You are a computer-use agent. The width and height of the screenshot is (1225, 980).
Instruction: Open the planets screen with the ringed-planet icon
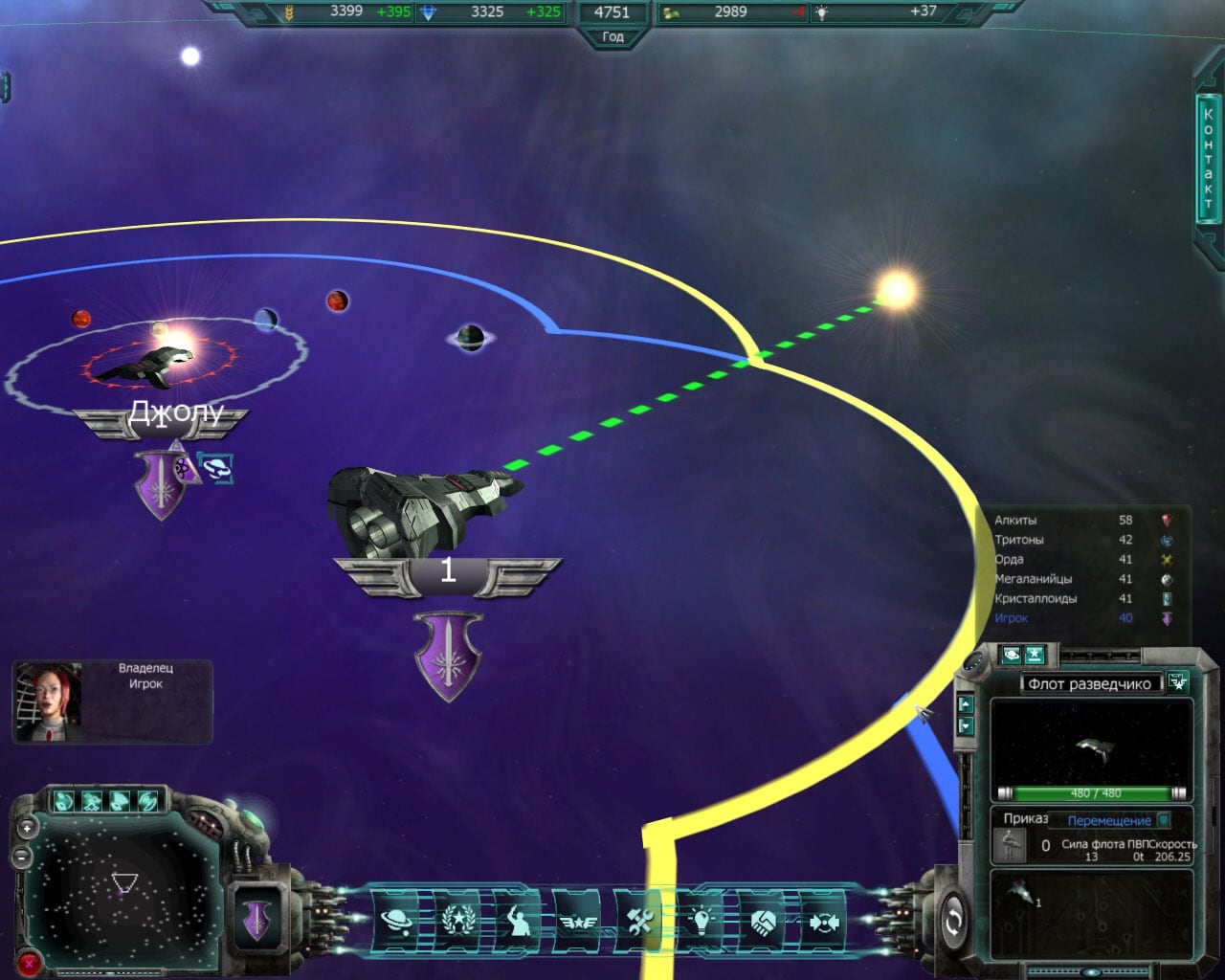[397, 921]
